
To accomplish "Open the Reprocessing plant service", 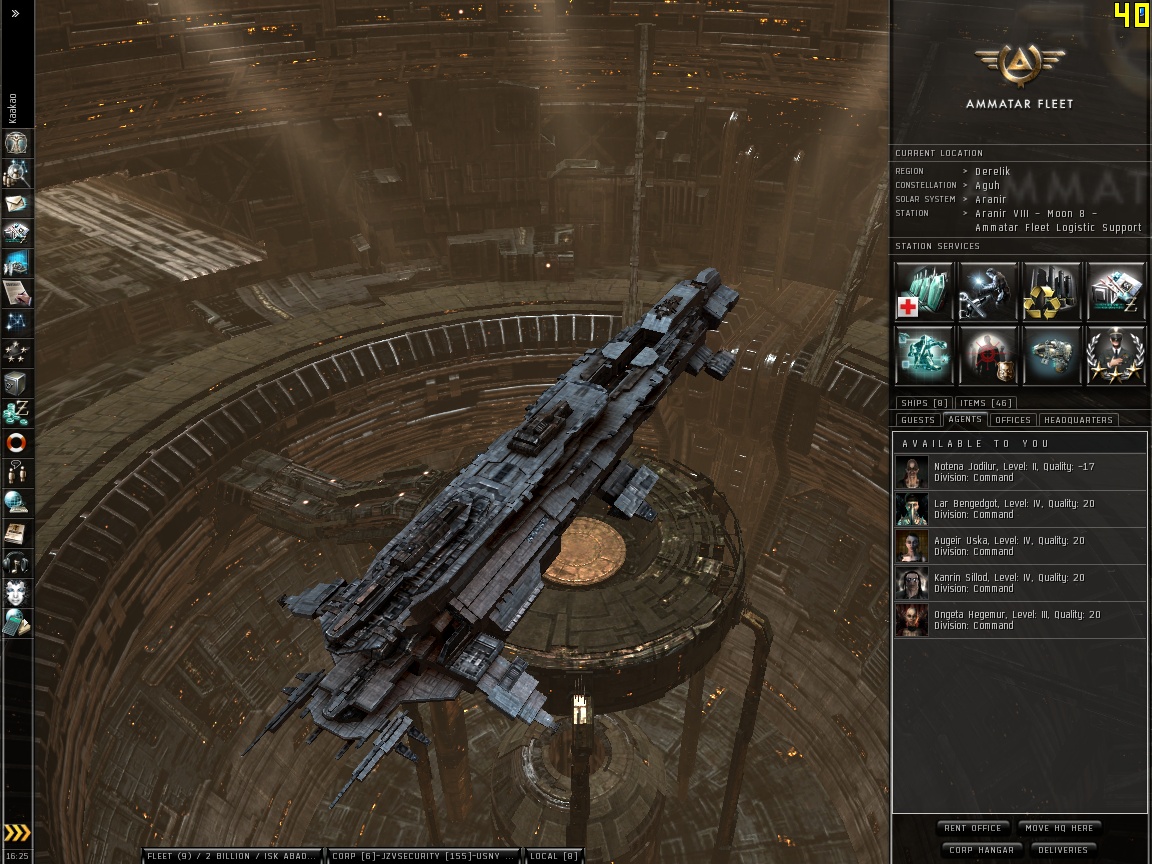I will [1052, 291].
